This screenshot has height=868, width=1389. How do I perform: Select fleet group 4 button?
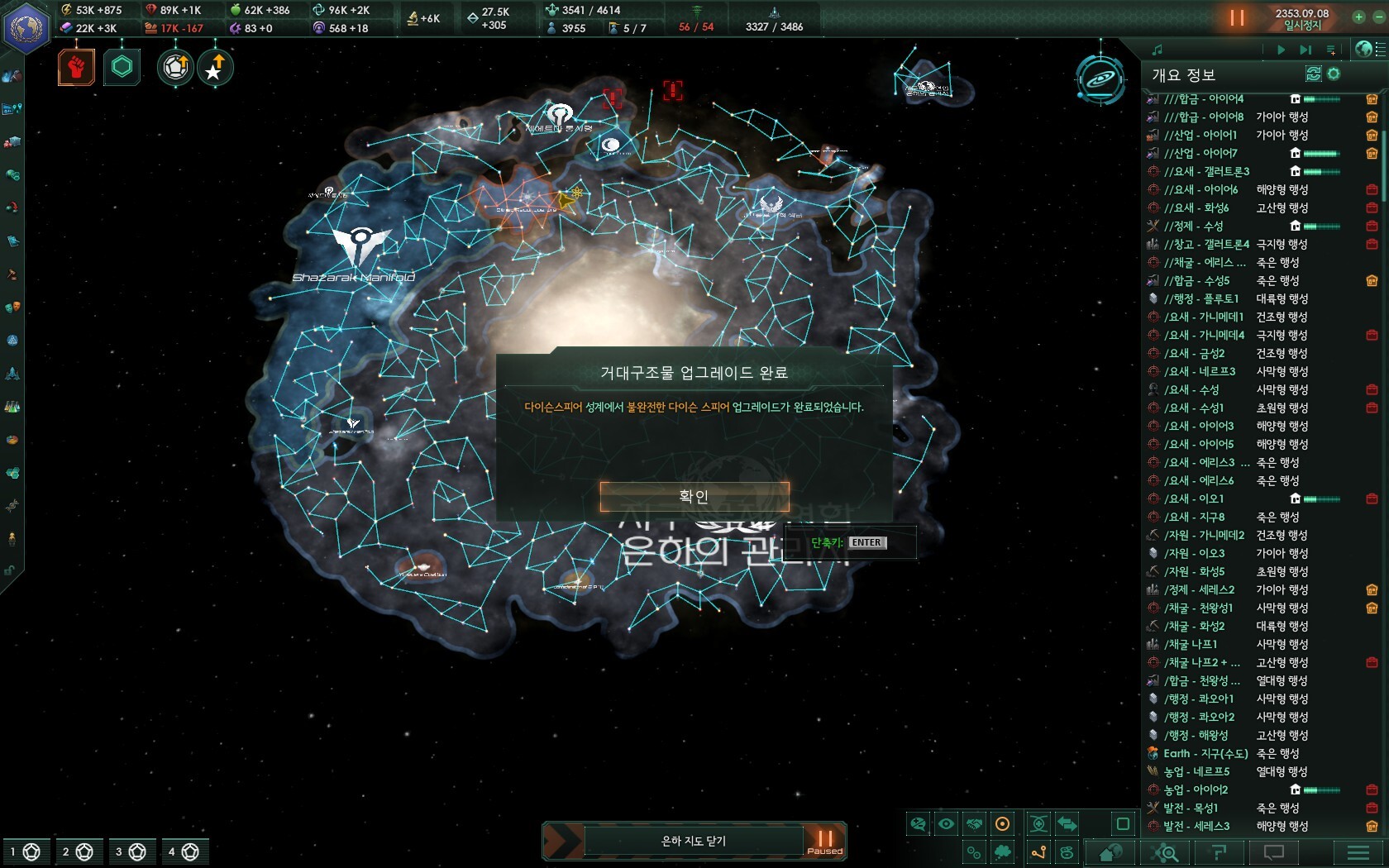tap(183, 851)
